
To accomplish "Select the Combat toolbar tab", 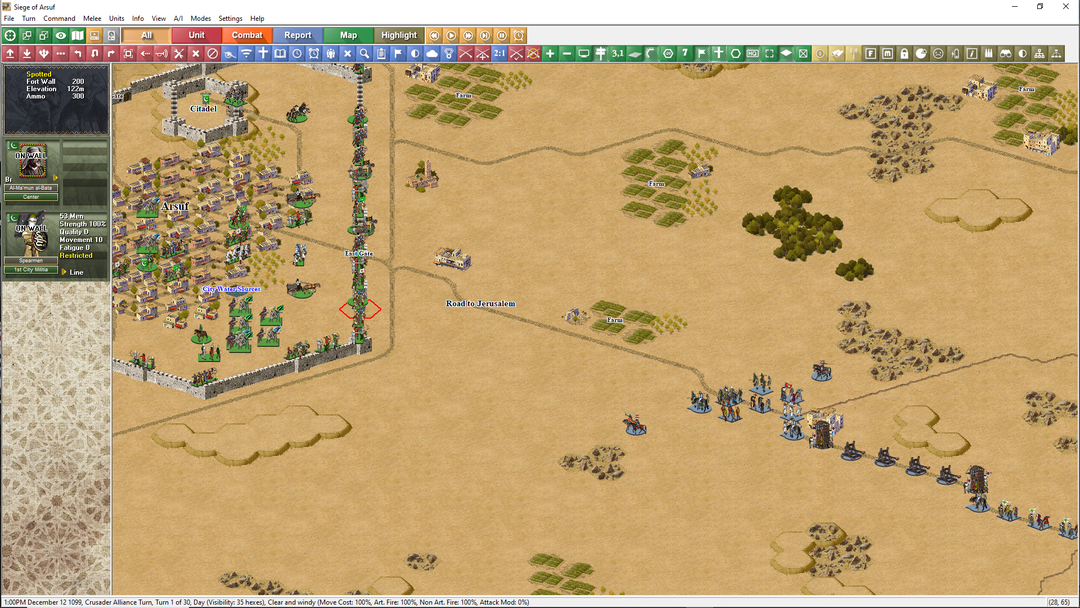I will (x=247, y=35).
